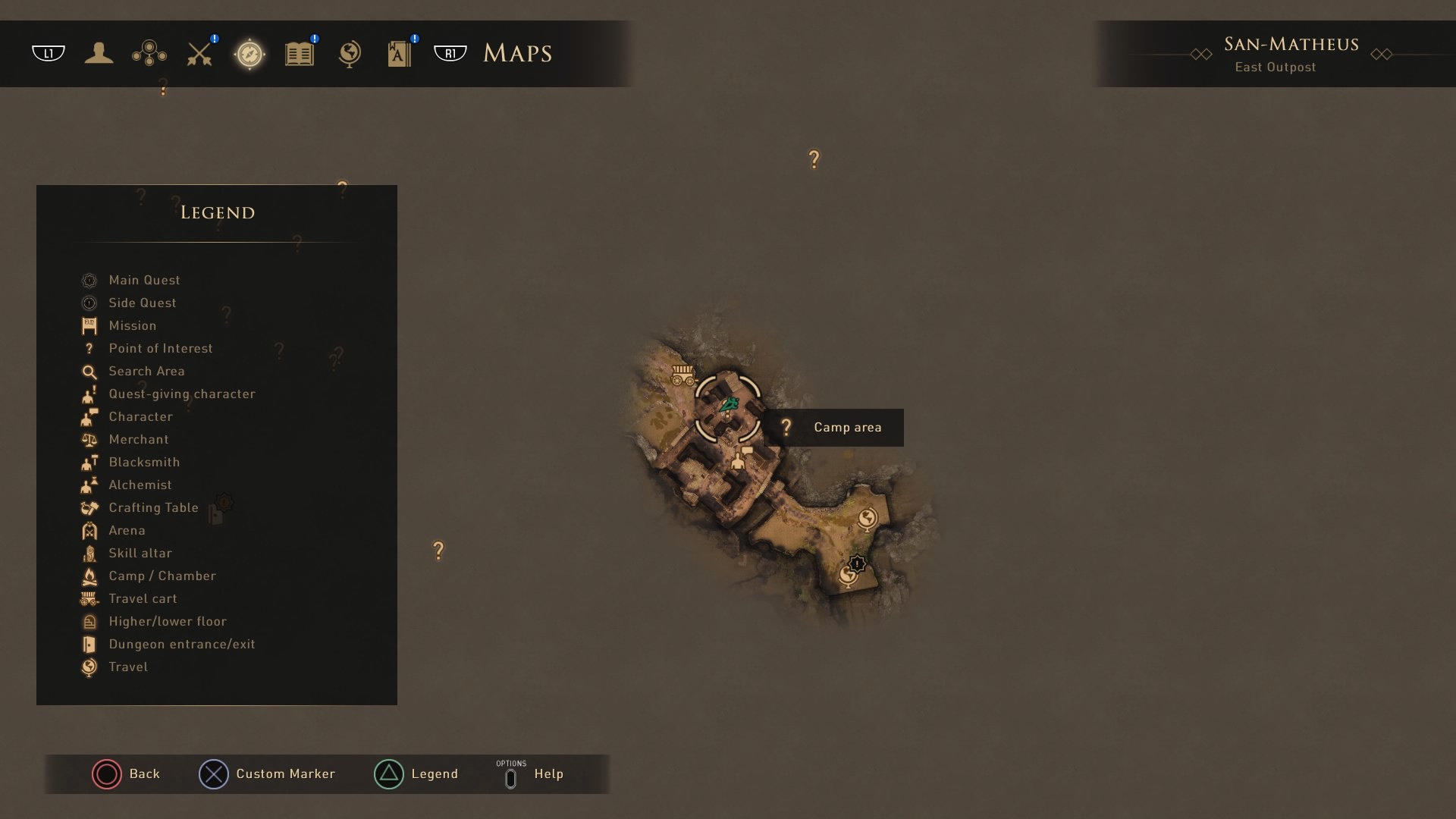Open Help via the options button
Image resolution: width=1456 pixels, height=819 pixels.
click(511, 774)
